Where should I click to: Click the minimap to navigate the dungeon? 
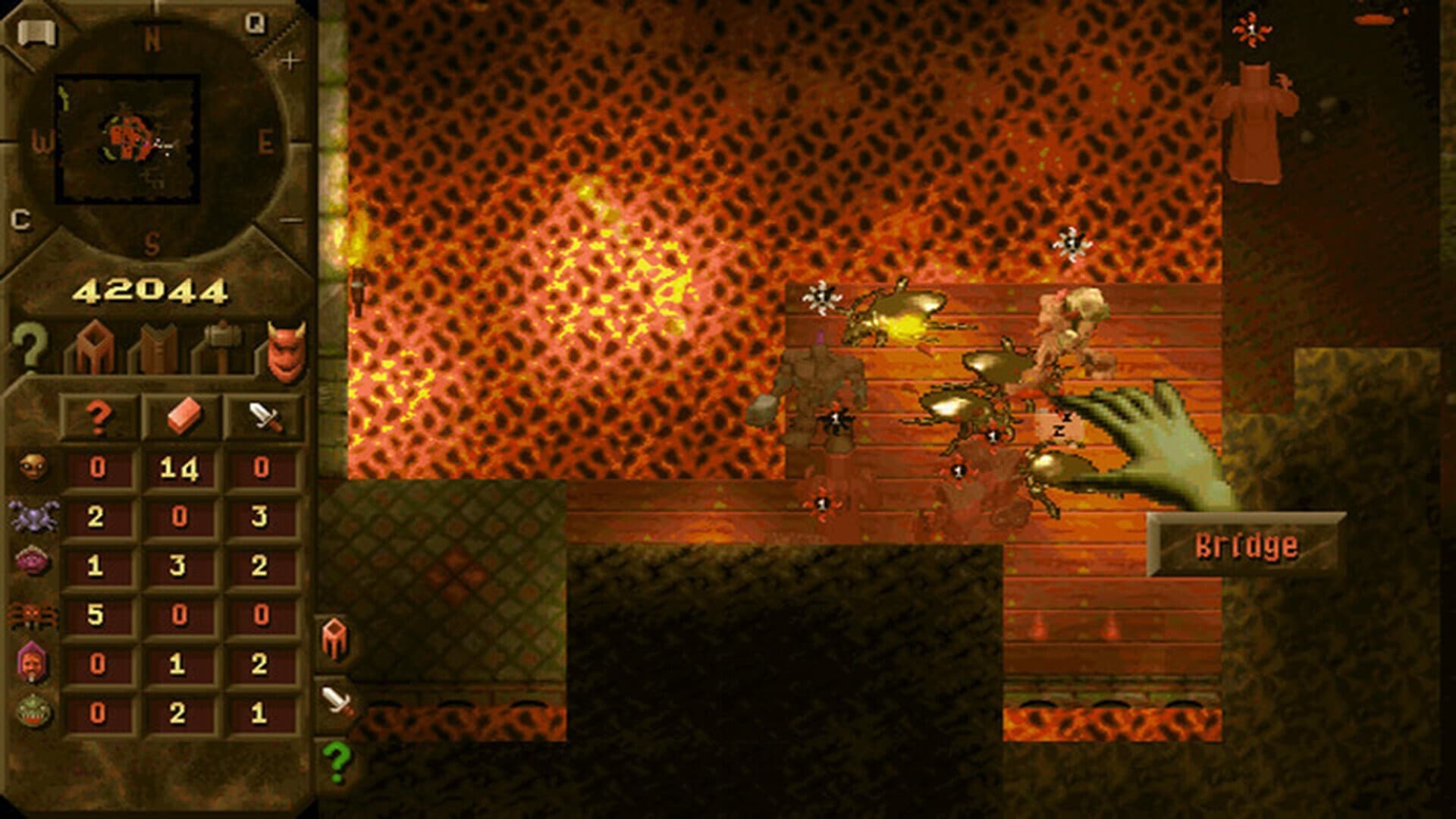[133, 136]
